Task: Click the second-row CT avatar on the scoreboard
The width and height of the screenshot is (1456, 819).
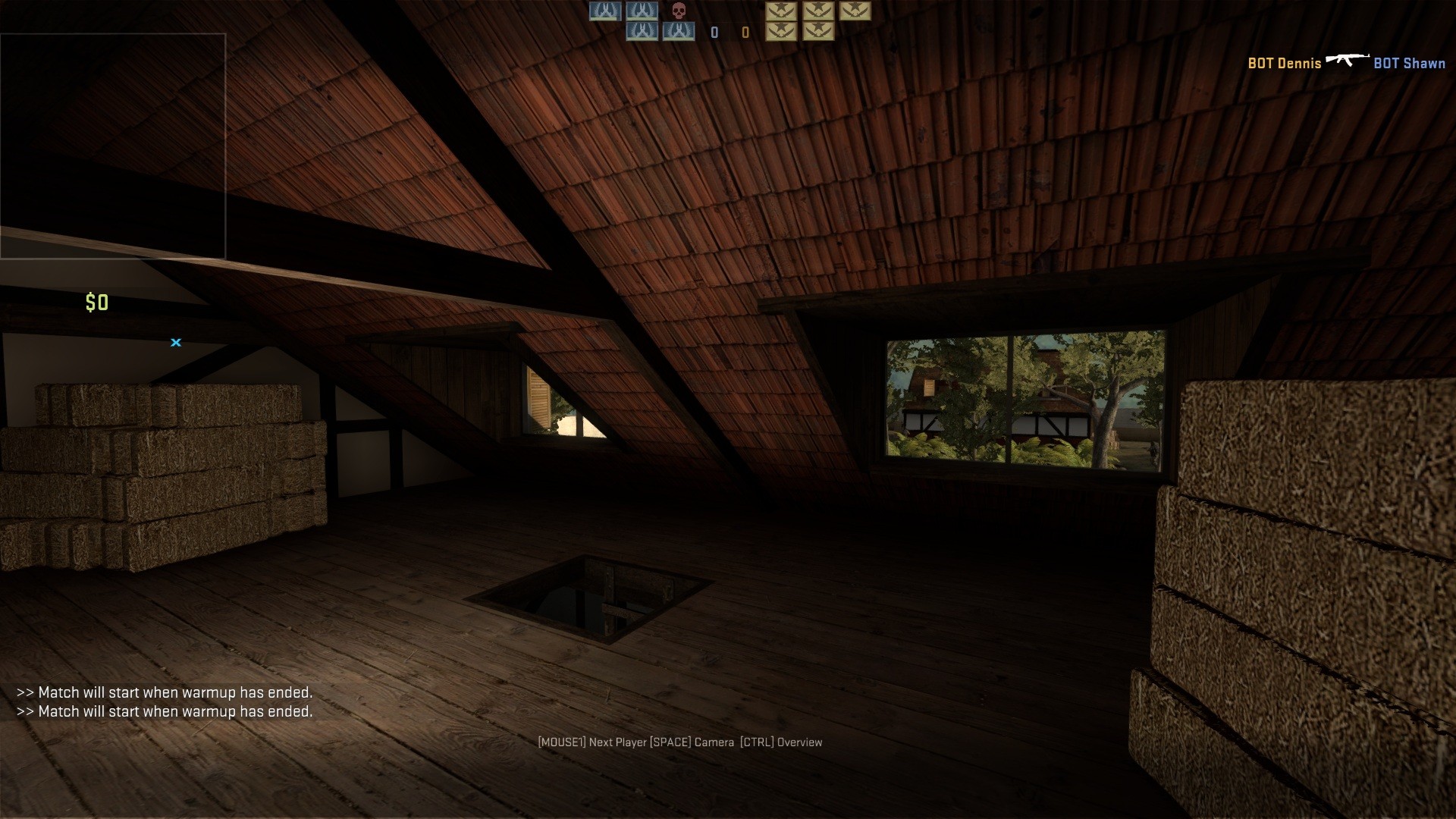Action: coord(641,32)
